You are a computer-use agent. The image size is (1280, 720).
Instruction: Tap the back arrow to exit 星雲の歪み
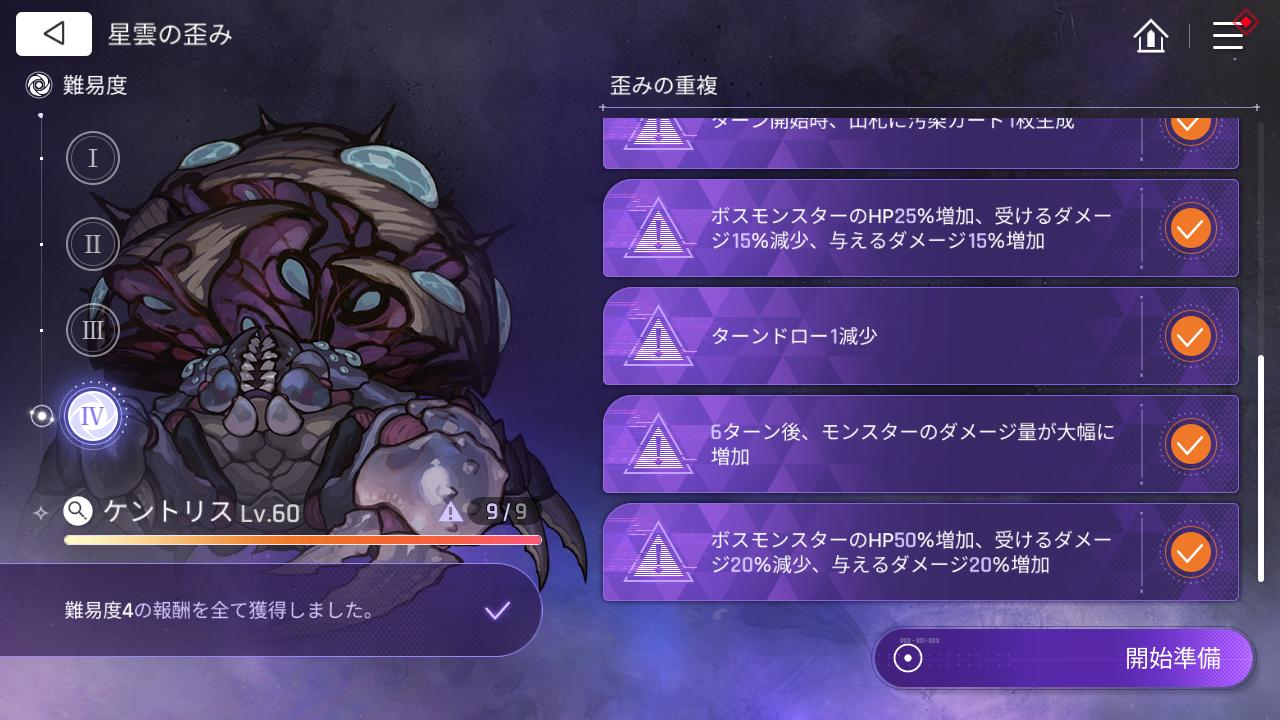pos(53,33)
